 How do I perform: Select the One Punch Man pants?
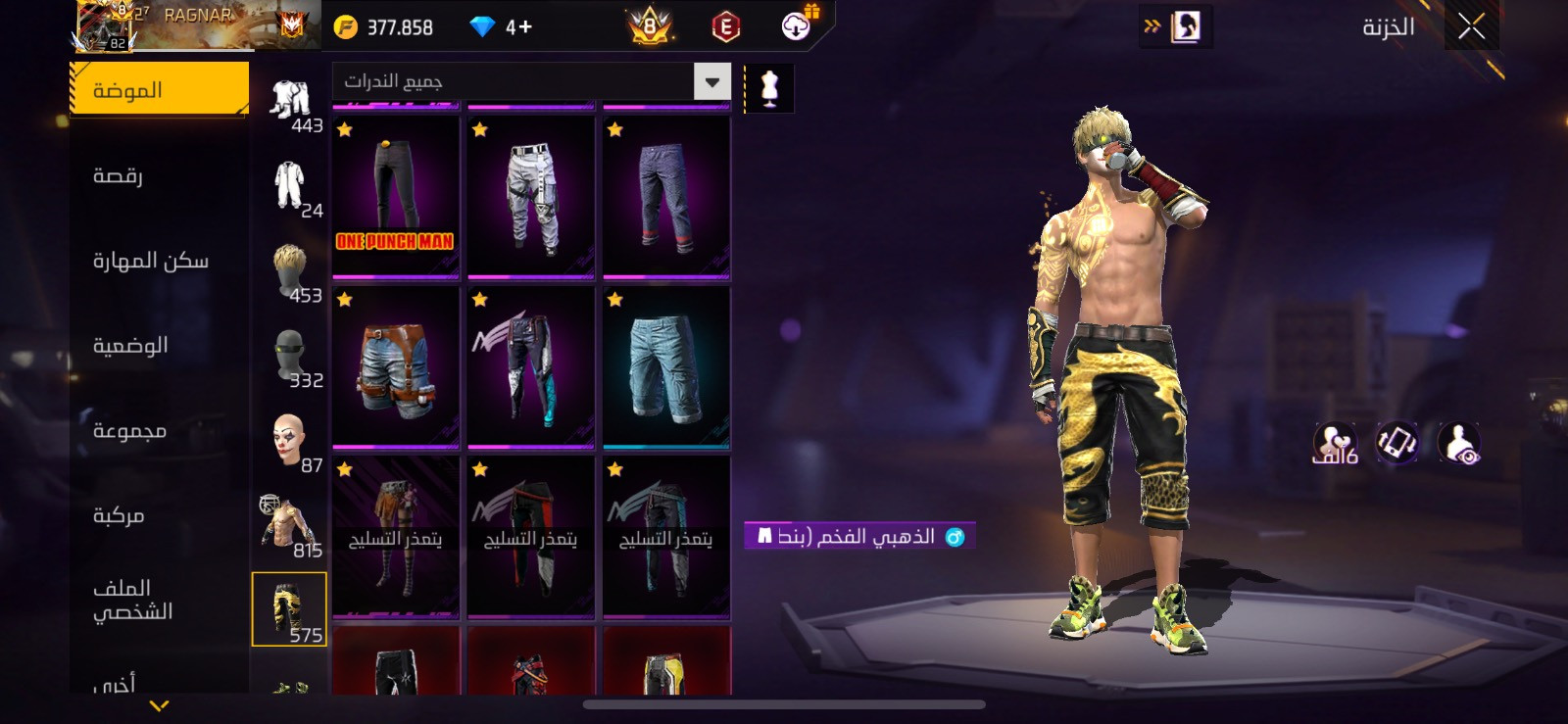point(396,197)
